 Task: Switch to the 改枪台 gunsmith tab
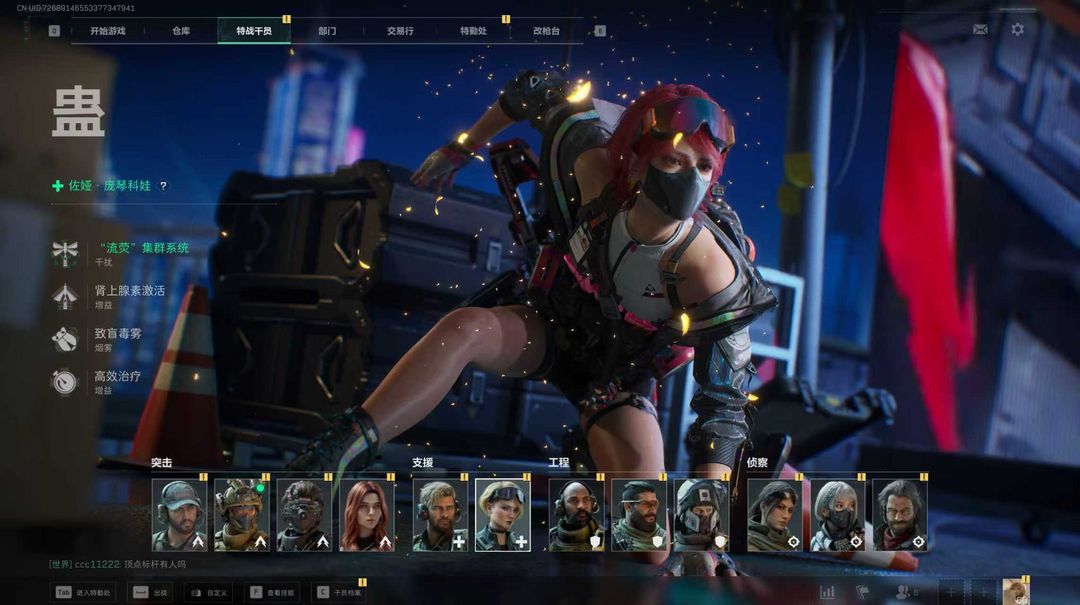(546, 31)
